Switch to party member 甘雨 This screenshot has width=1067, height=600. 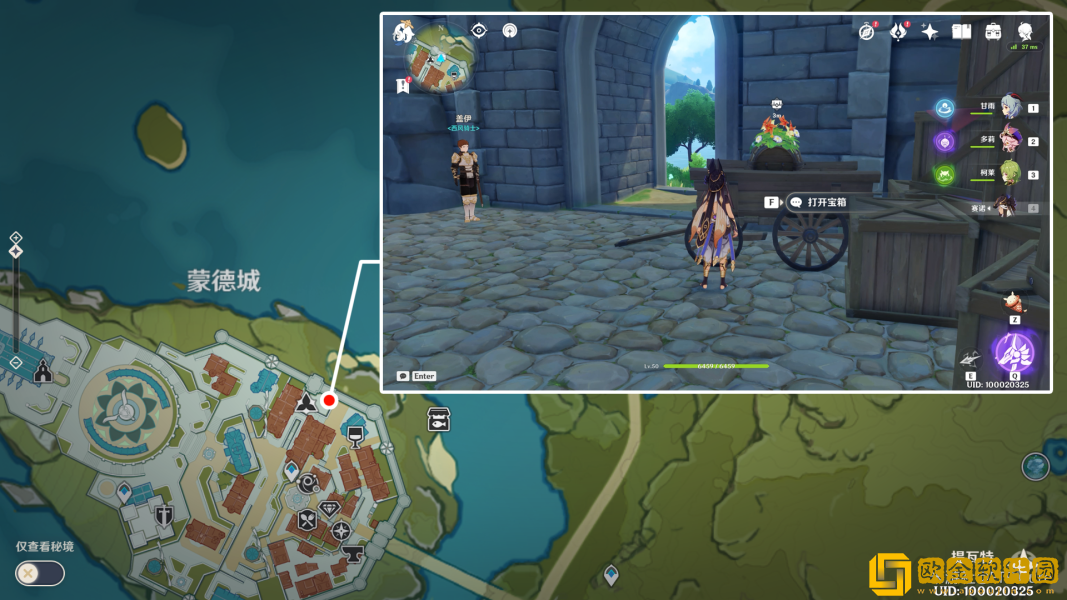tap(1008, 108)
